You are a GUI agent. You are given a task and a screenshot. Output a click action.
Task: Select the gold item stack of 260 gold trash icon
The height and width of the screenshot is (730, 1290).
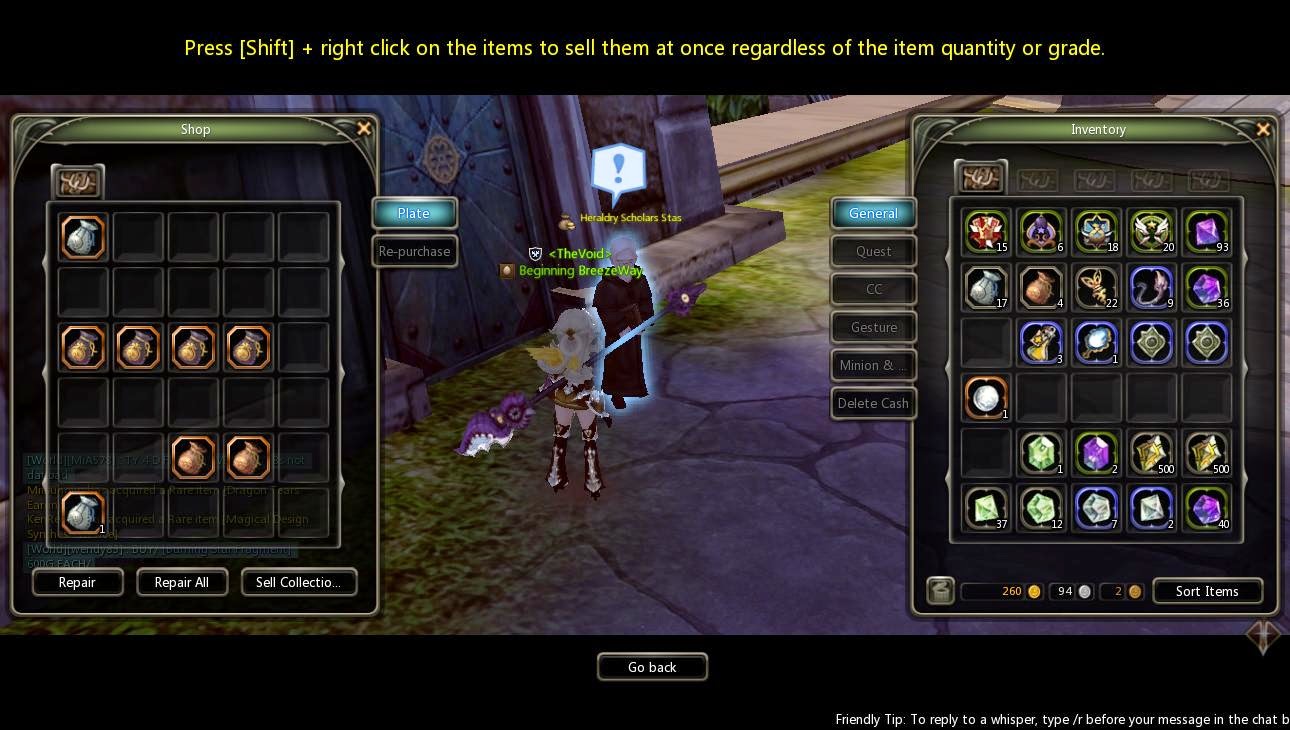pyautogui.click(x=940, y=591)
